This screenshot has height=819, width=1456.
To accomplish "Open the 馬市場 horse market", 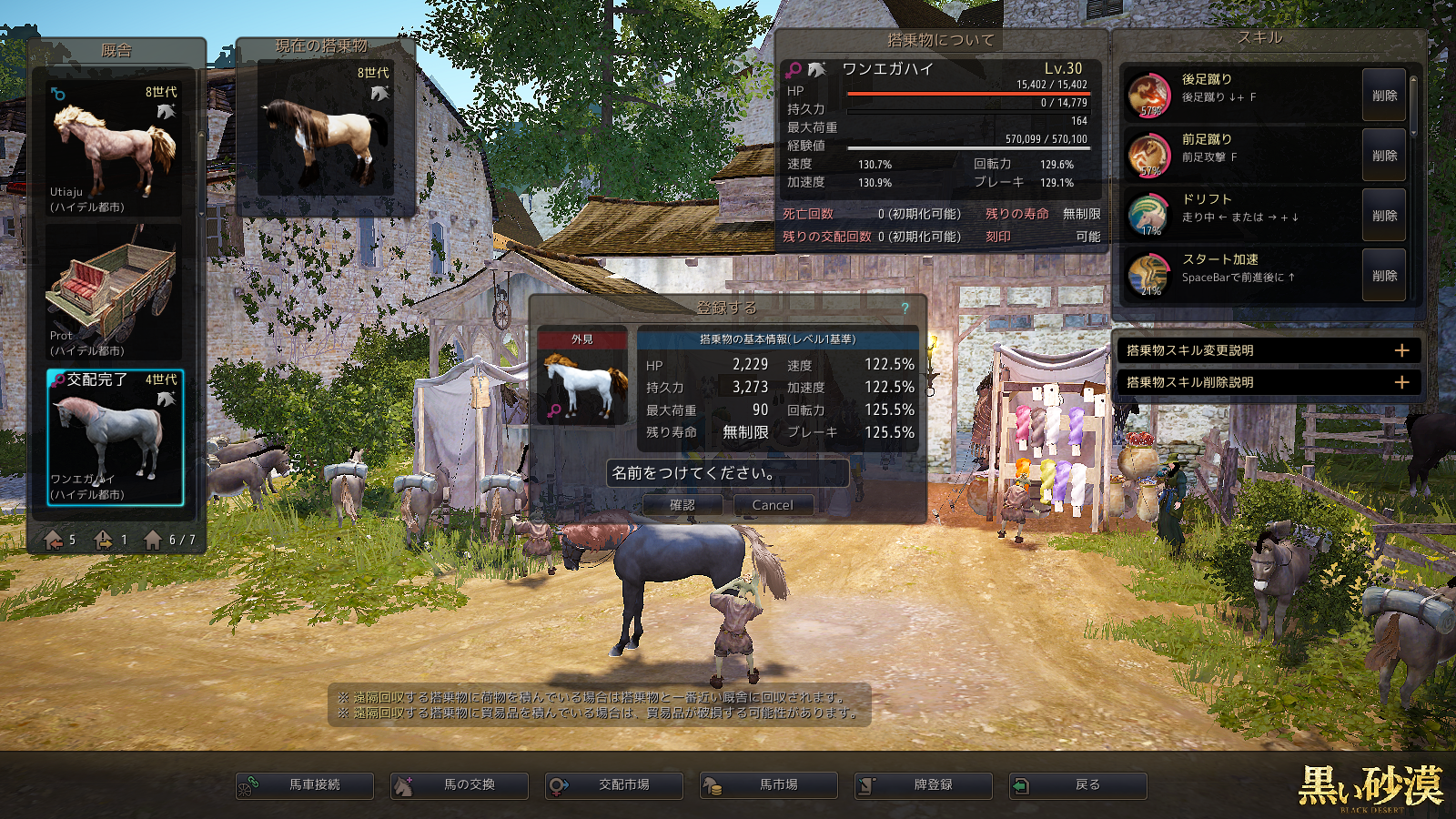I will tap(769, 784).
